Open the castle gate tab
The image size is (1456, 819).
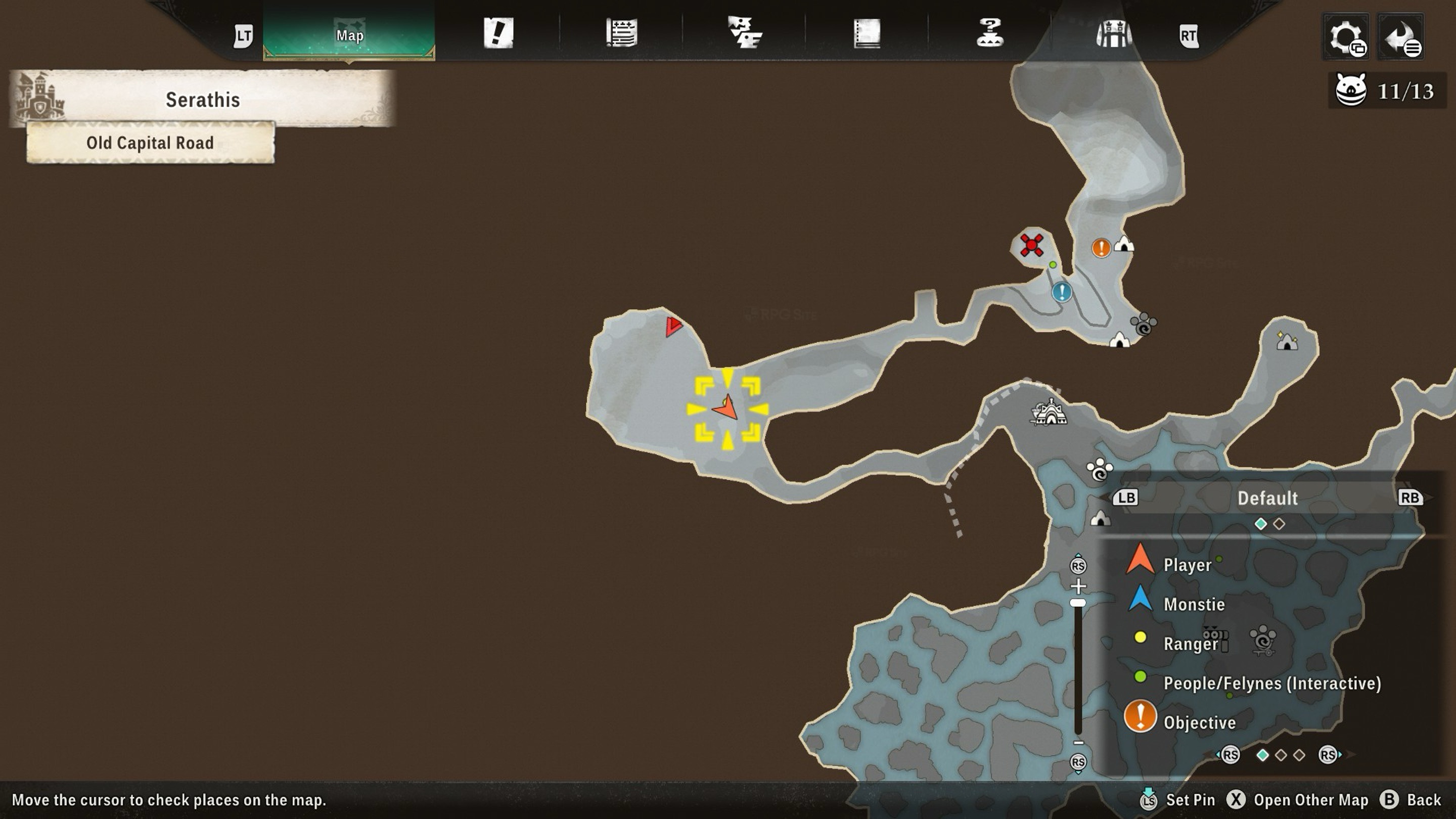tap(1113, 33)
